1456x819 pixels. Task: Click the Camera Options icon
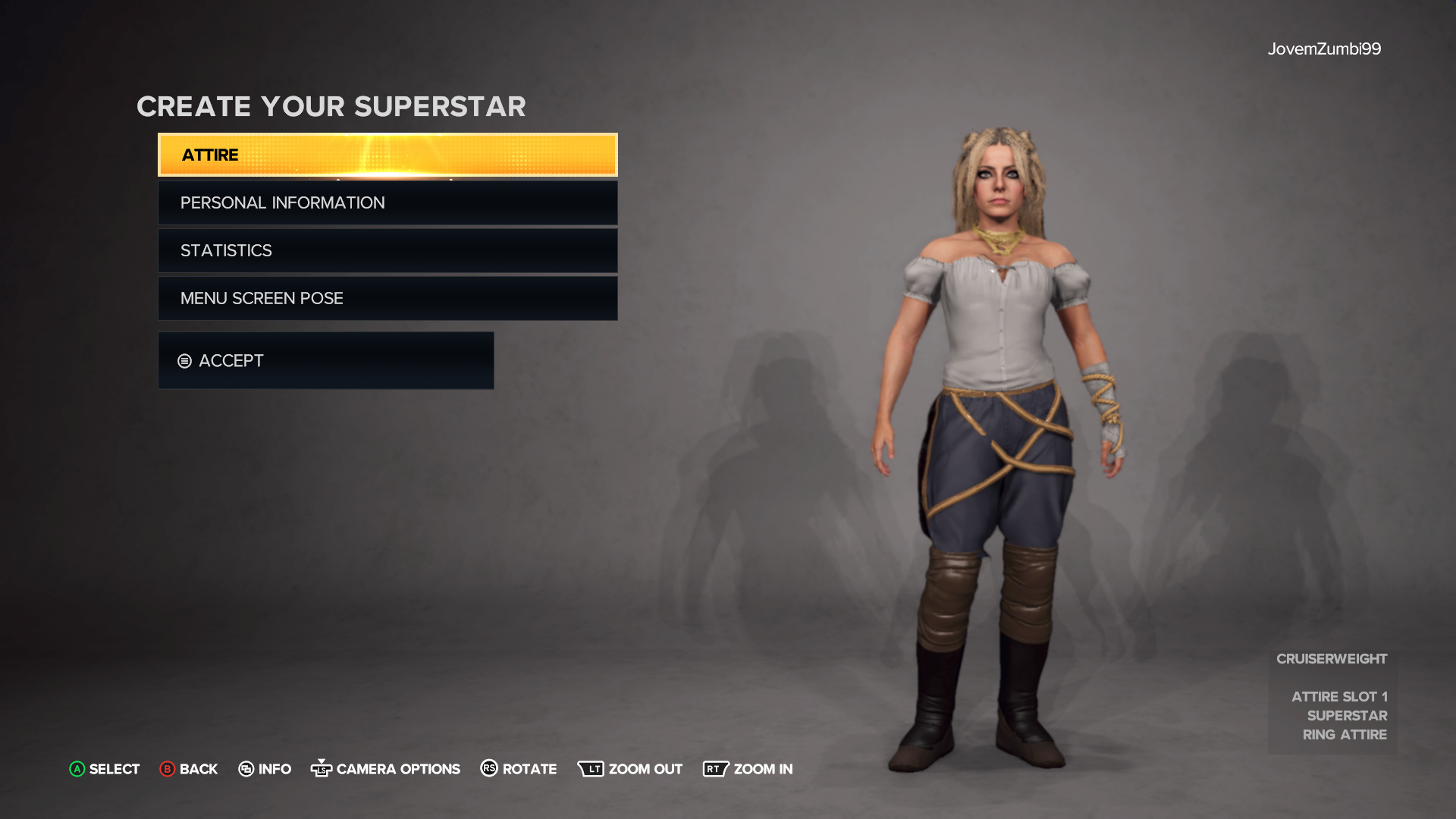(322, 769)
